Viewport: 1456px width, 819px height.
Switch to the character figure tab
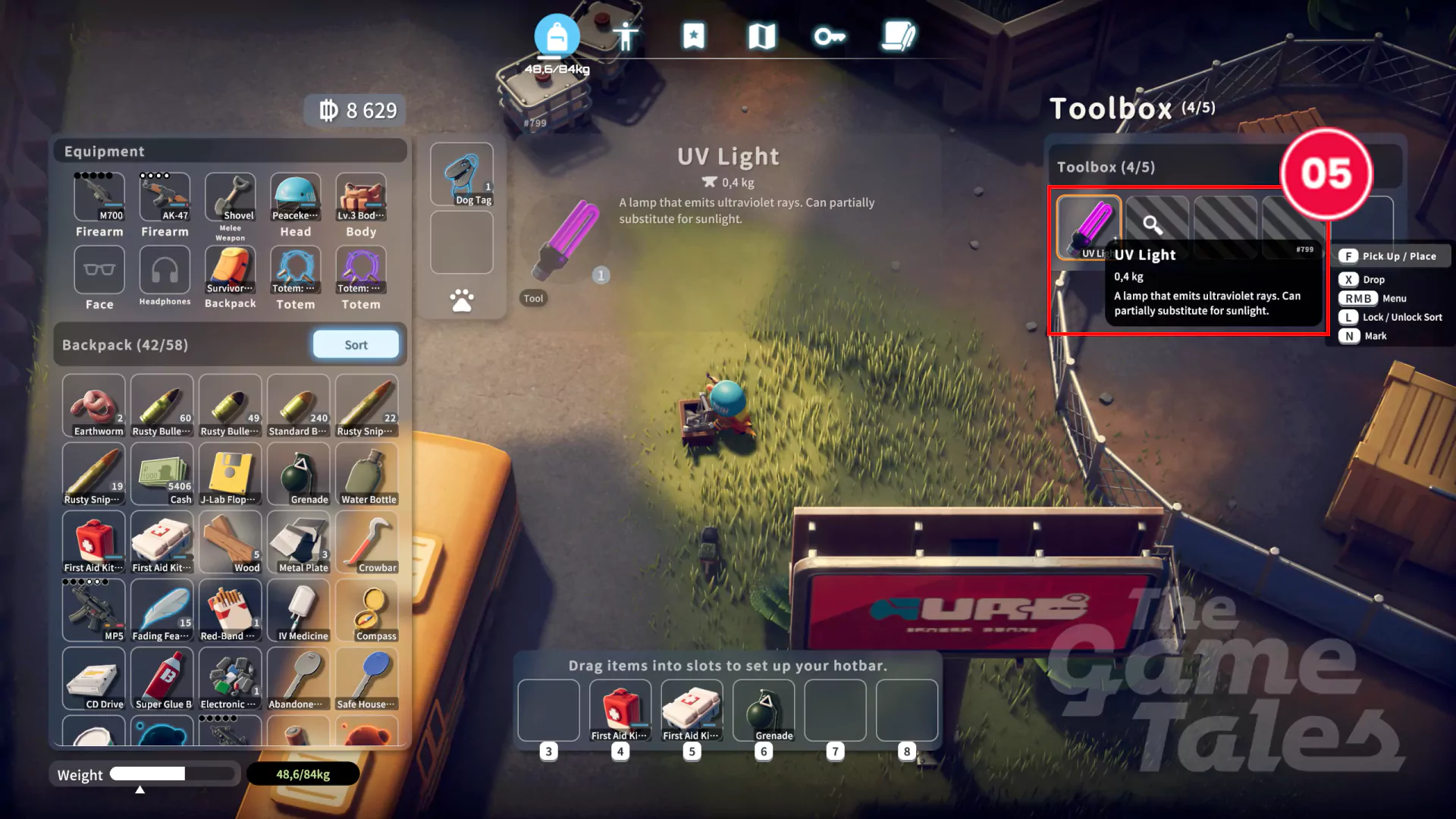(626, 36)
